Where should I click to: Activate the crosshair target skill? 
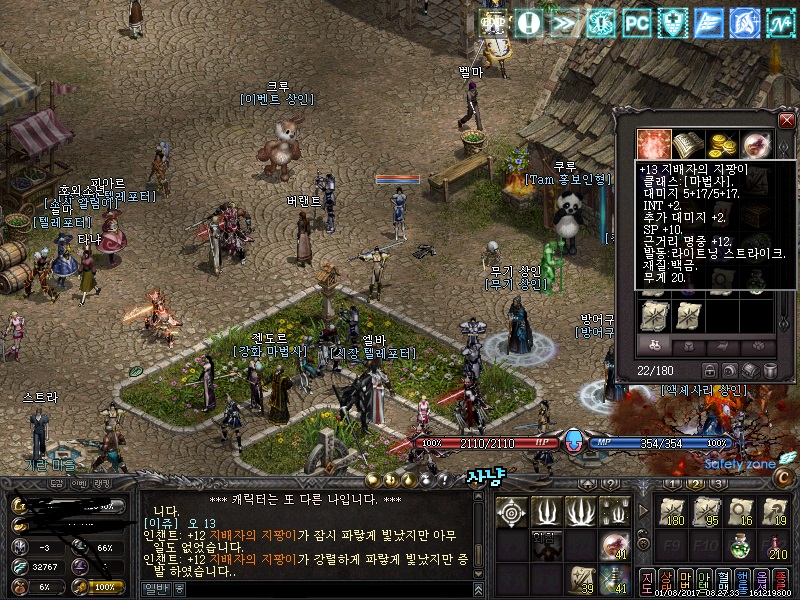[x=512, y=512]
